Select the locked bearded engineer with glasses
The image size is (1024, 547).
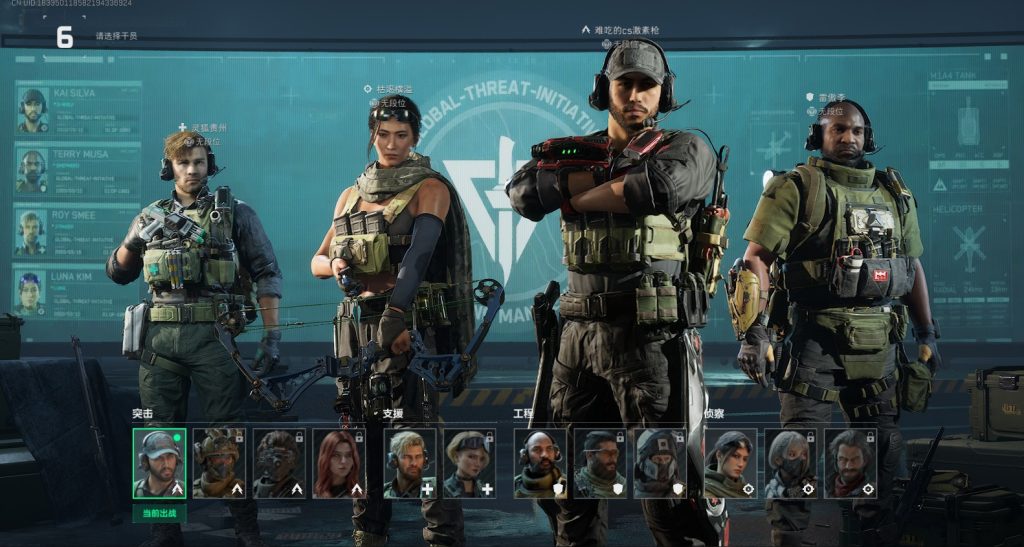[600, 463]
